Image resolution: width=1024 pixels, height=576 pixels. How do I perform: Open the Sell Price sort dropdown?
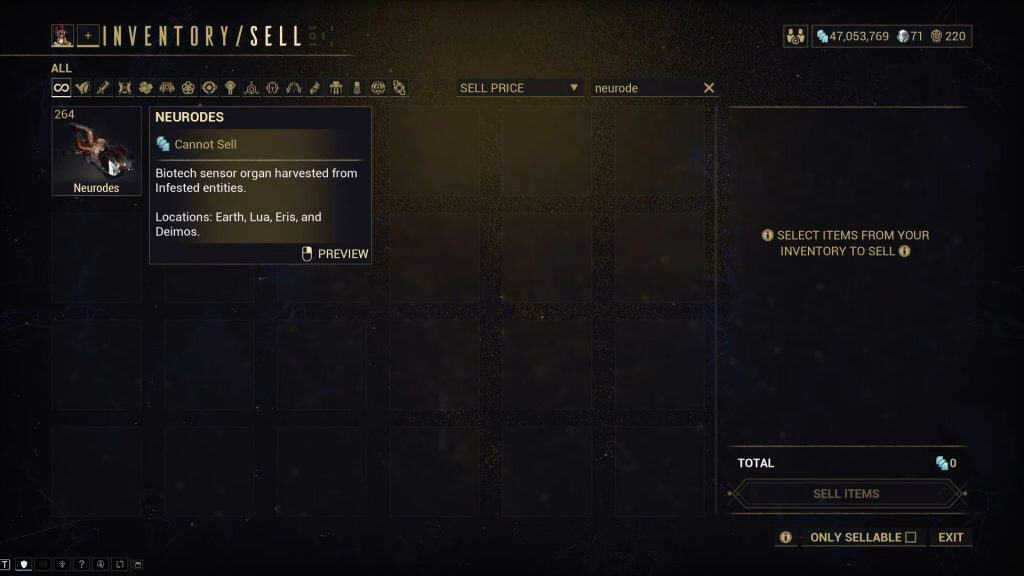[x=519, y=88]
